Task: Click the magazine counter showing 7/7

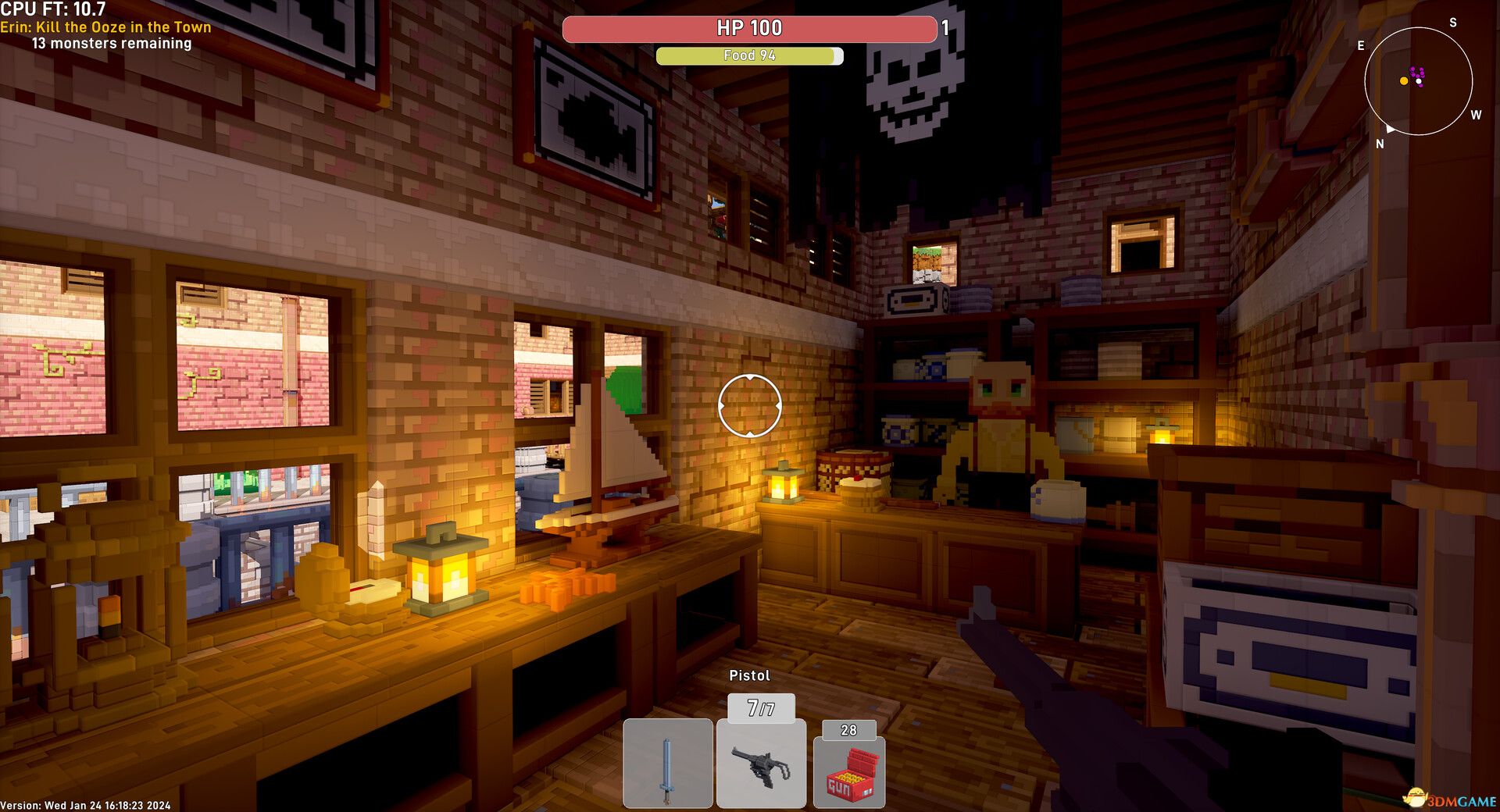Action: pos(760,707)
